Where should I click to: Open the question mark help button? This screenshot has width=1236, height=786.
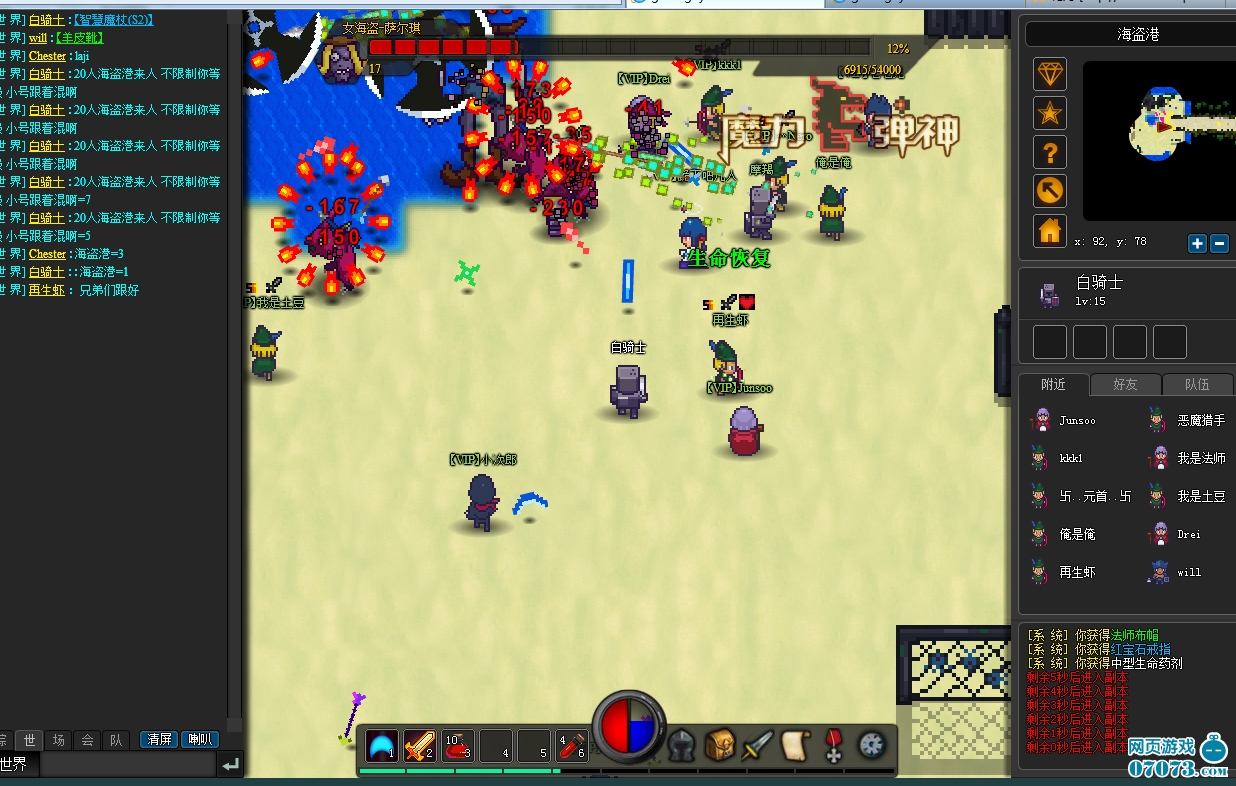pos(1050,152)
